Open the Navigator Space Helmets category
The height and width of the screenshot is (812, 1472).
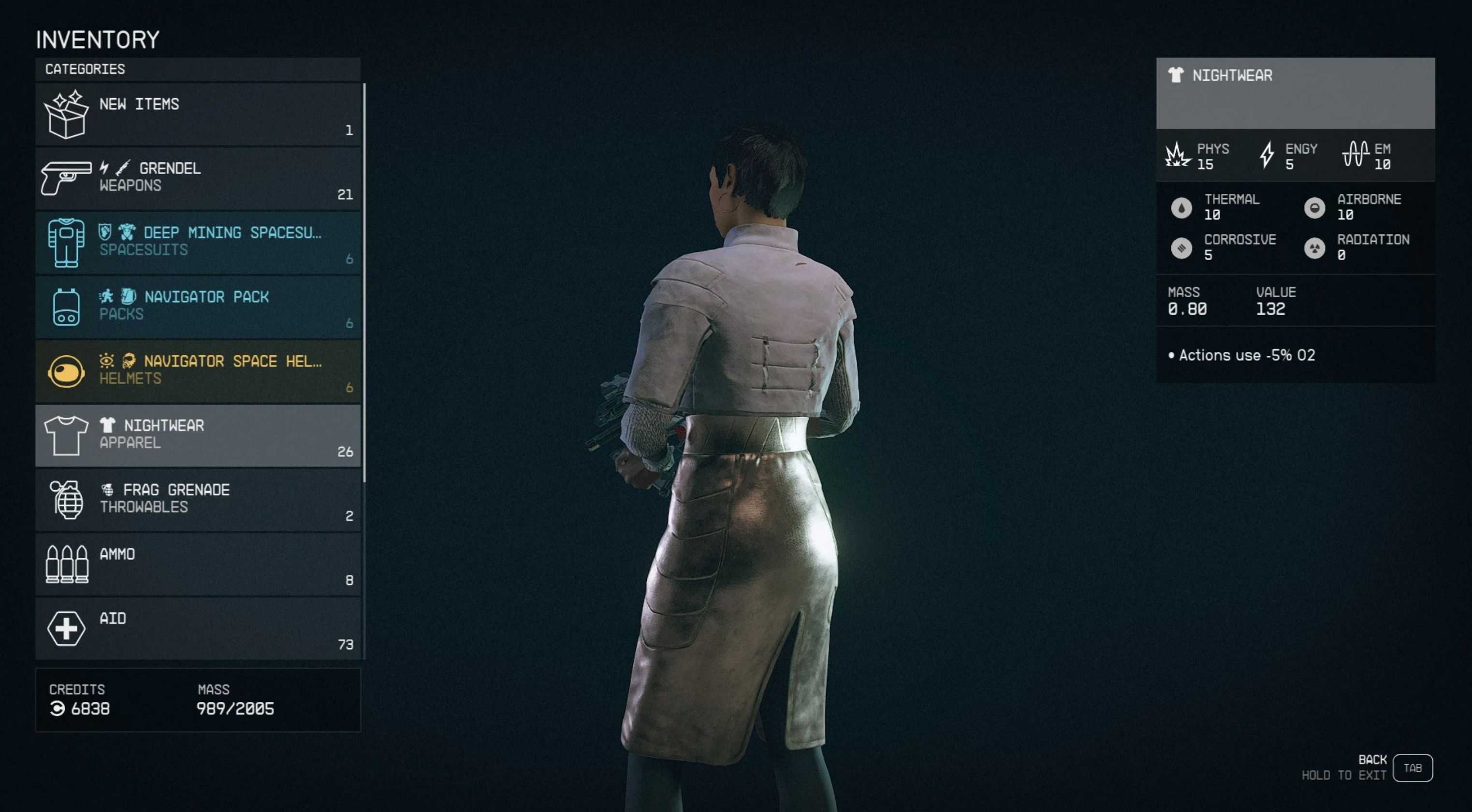198,371
